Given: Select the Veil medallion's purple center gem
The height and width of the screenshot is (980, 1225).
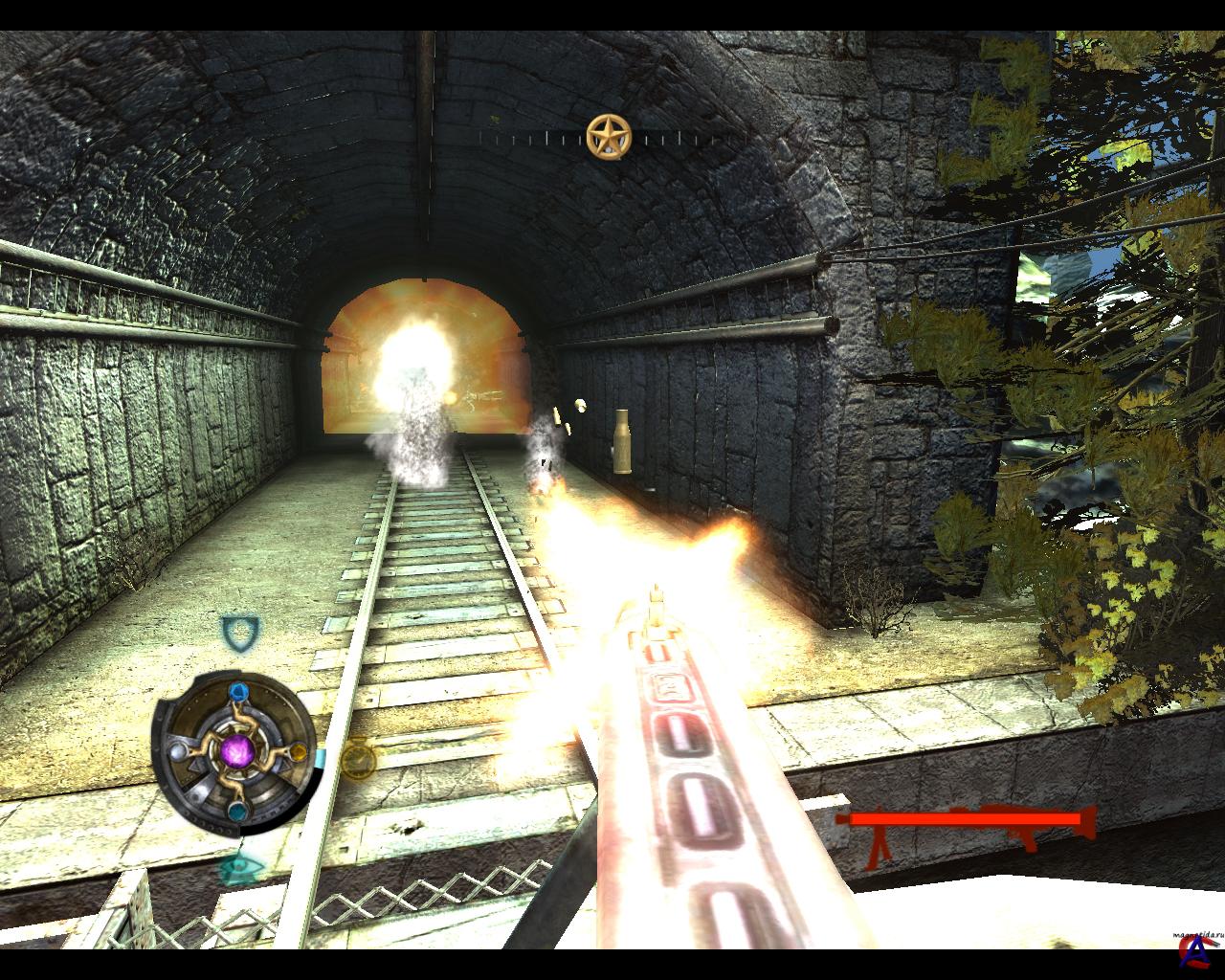Looking at the screenshot, I should pyautogui.click(x=234, y=751).
